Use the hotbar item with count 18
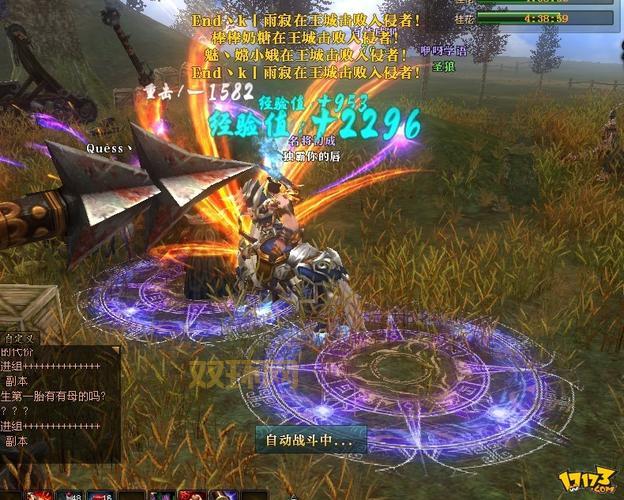Image resolution: width=624 pixels, height=500 pixels. pos(103,495)
